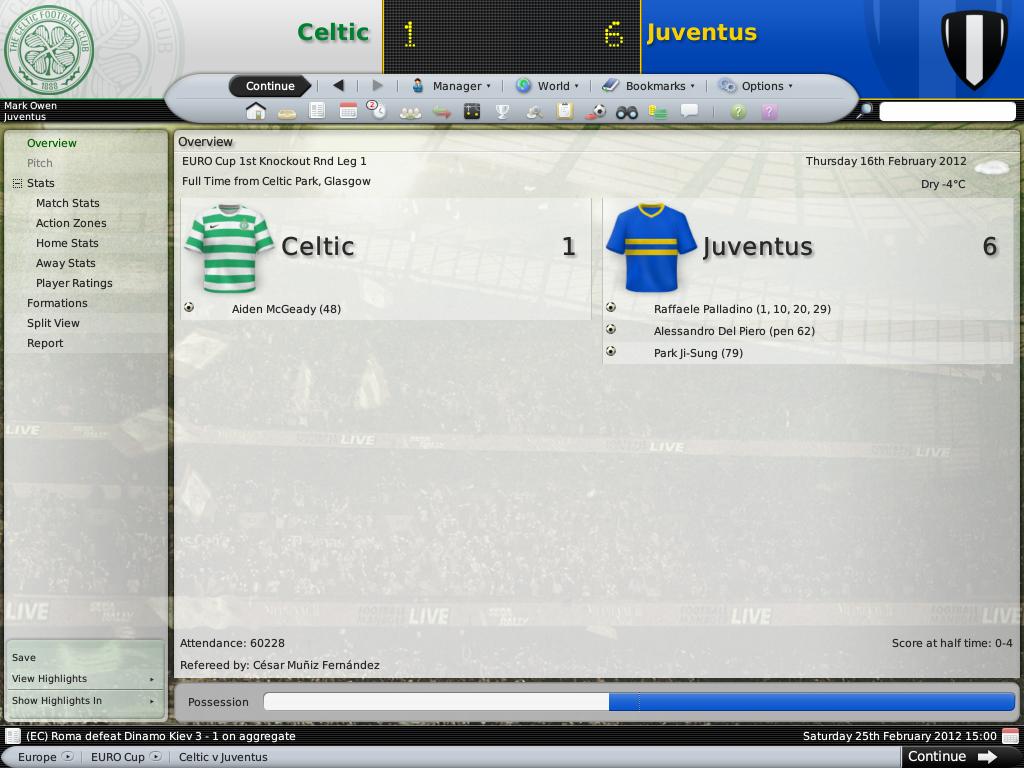Open Player Ratings from the sidebar

click(x=74, y=283)
